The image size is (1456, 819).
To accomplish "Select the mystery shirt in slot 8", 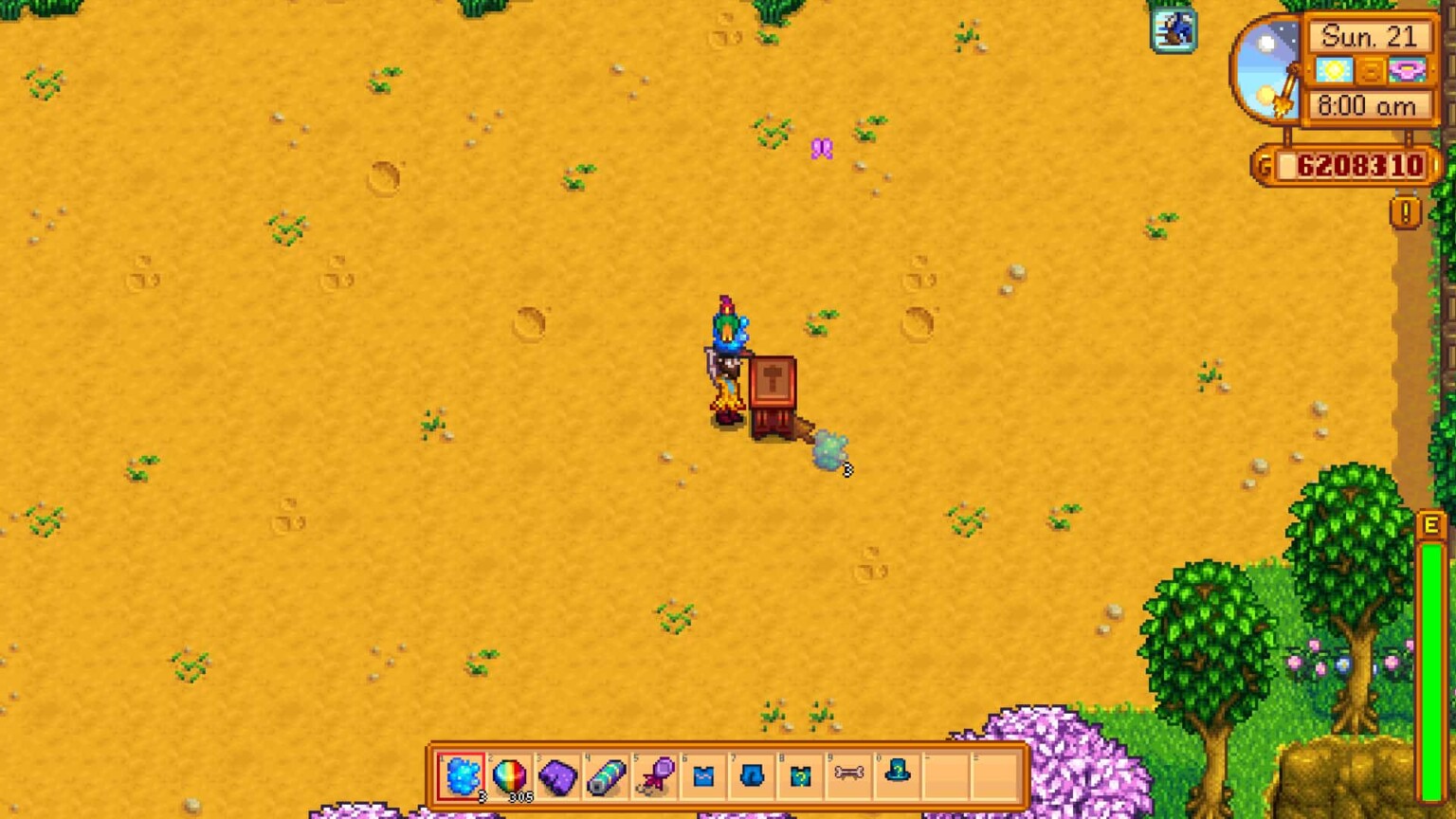I will pyautogui.click(x=800, y=777).
